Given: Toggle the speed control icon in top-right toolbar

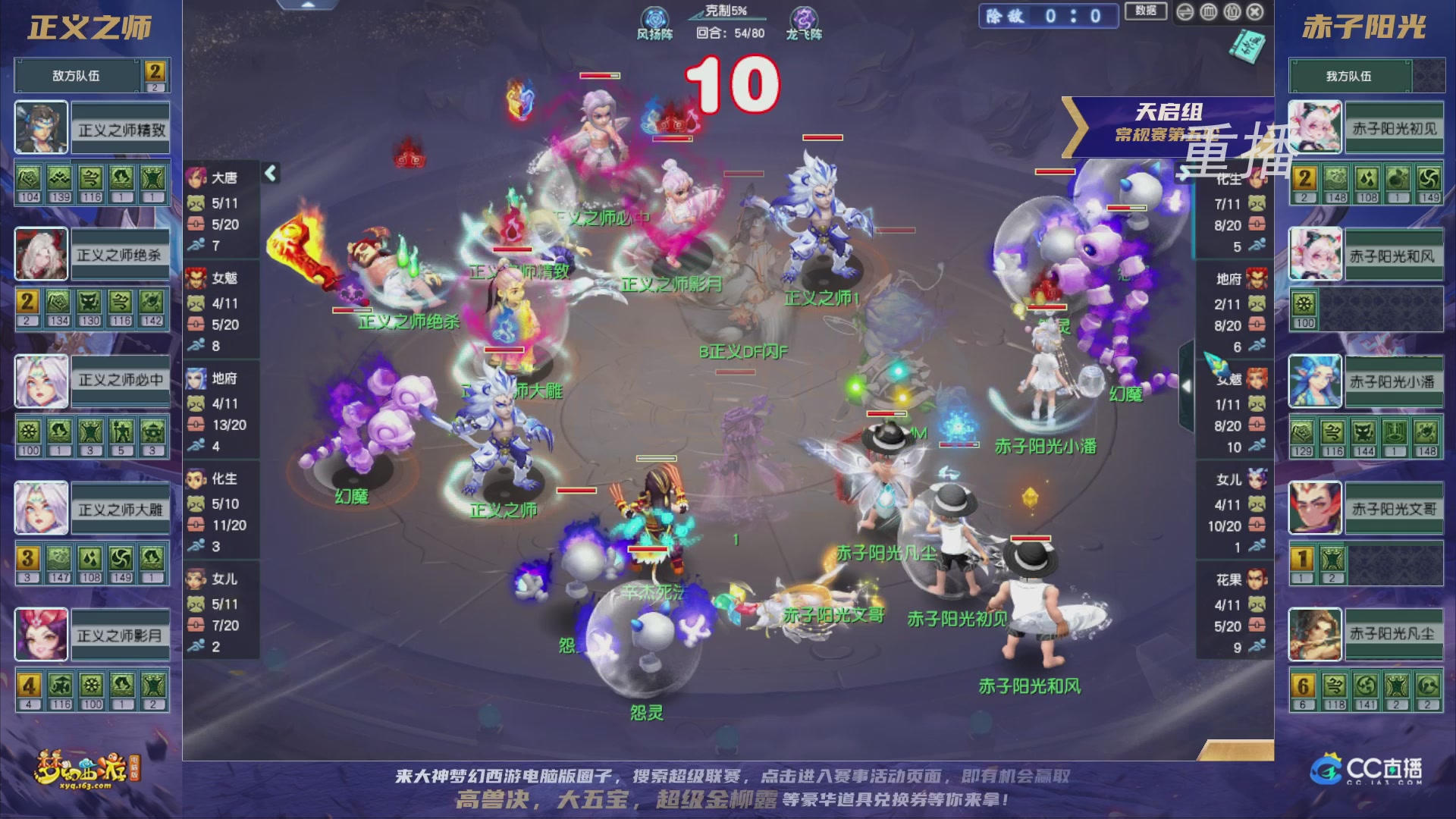Looking at the screenshot, I should coord(1185,12).
